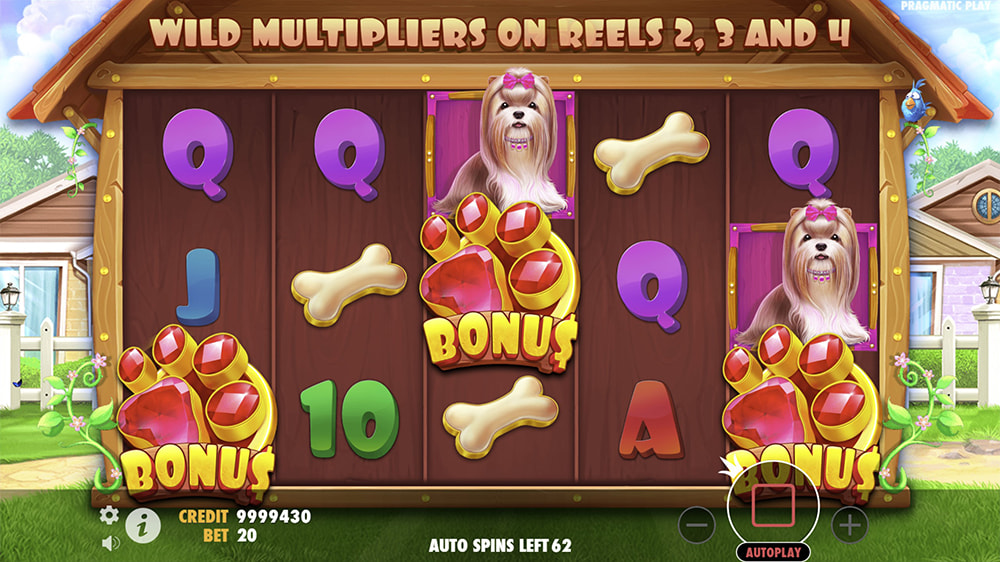Decrease the bet with the minus button
Viewport: 1000px width, 562px height.
[x=698, y=523]
